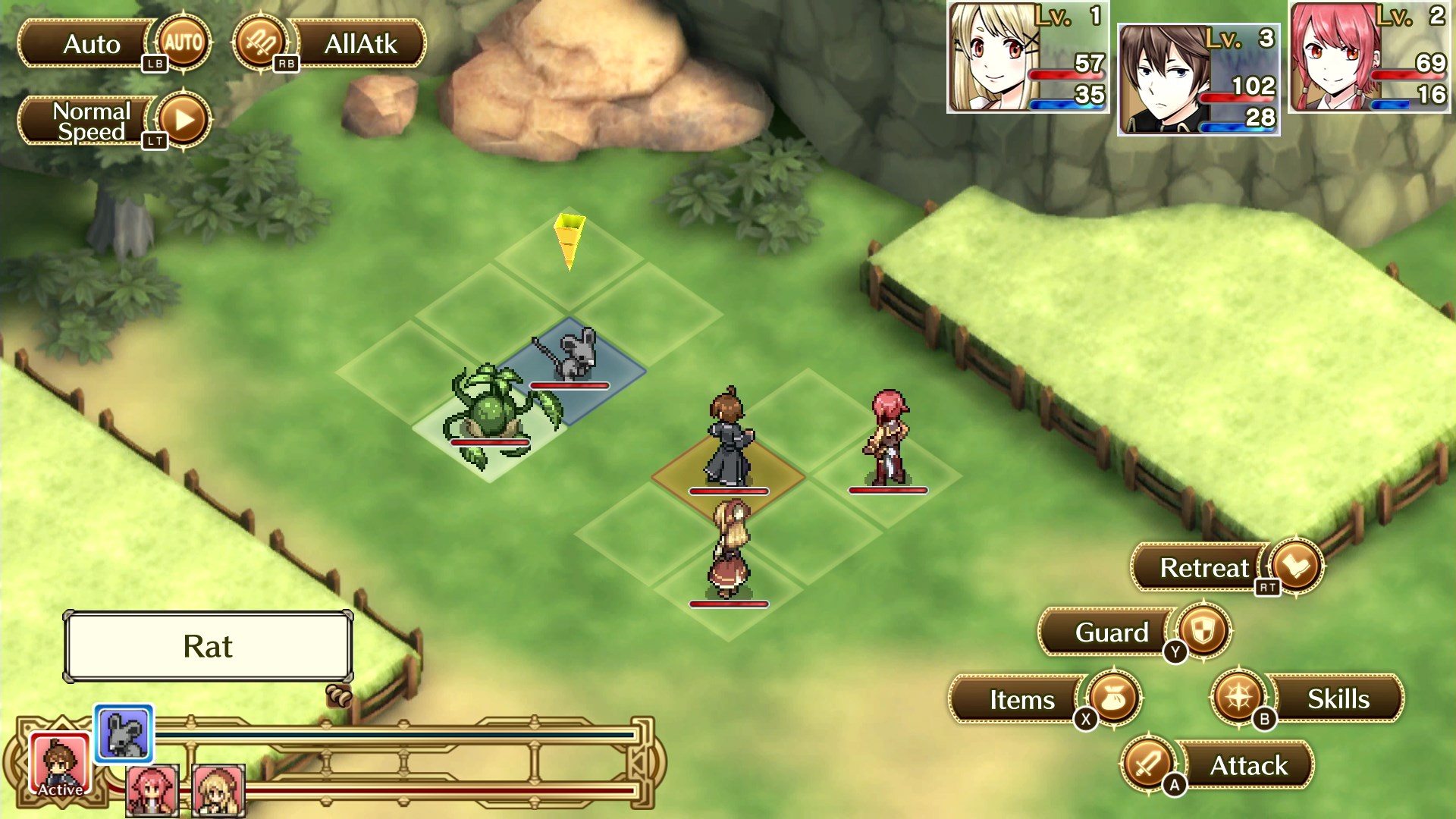Click the blonde girl's turn order icon
The width and height of the screenshot is (1456, 819).
pos(218,790)
